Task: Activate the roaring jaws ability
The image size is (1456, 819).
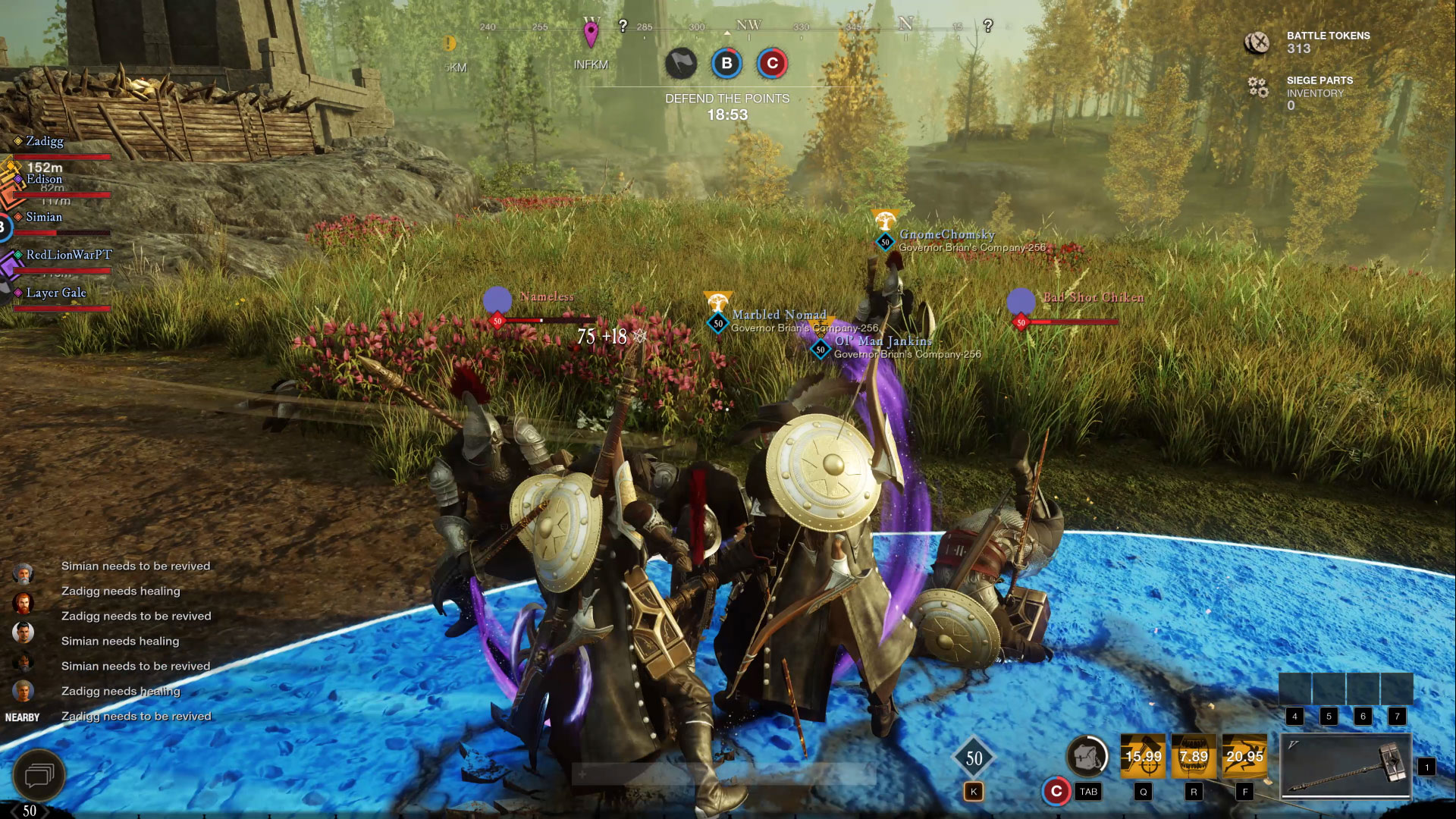Action: [x=1194, y=756]
